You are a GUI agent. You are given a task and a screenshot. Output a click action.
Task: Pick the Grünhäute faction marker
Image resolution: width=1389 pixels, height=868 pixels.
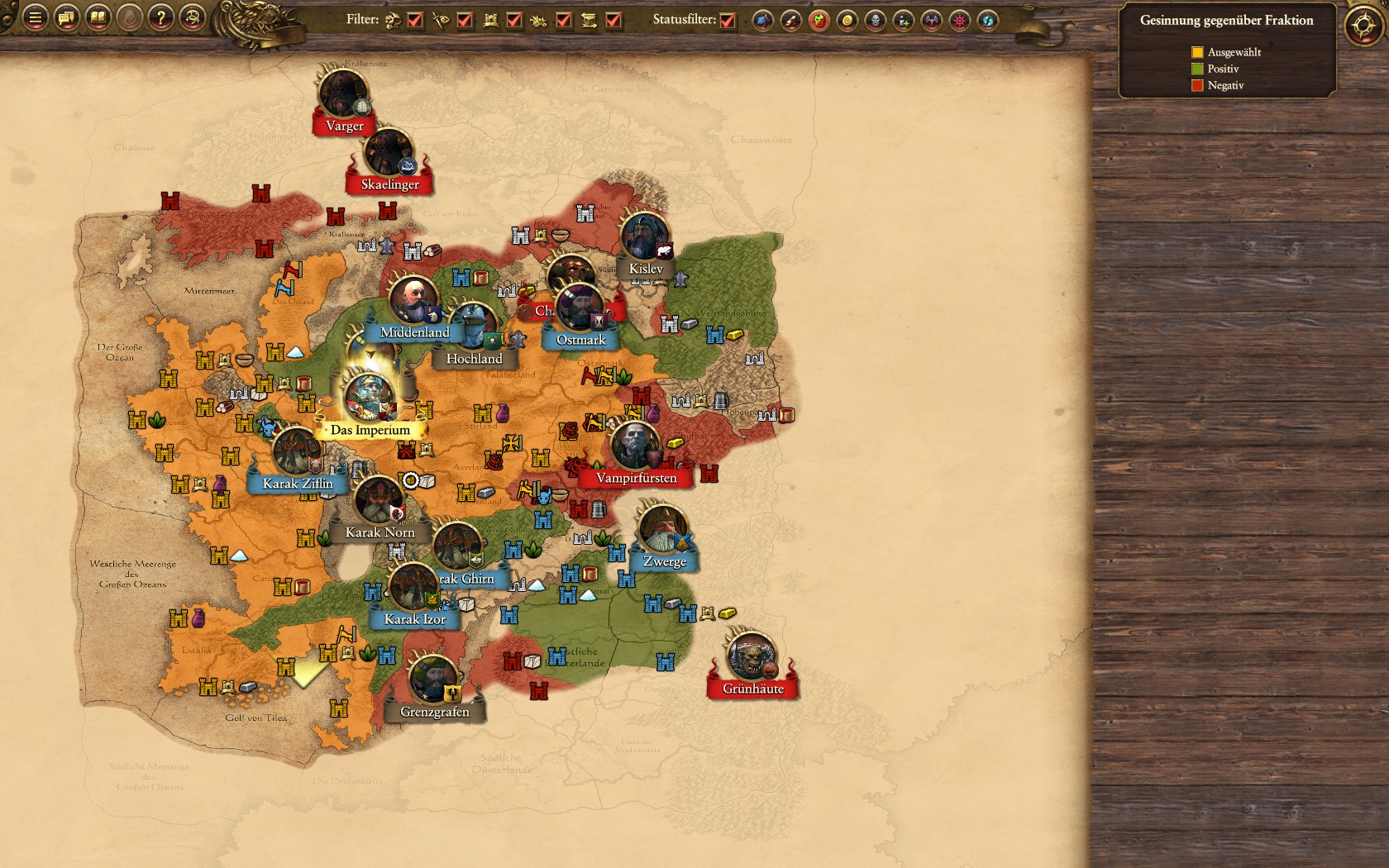(x=751, y=656)
